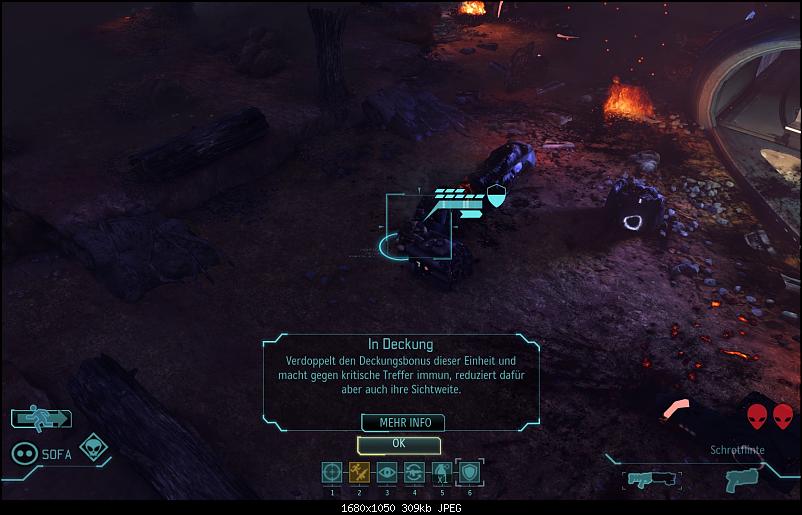The image size is (802, 515).
Task: Click the running man arrow button
Action: click(x=41, y=418)
